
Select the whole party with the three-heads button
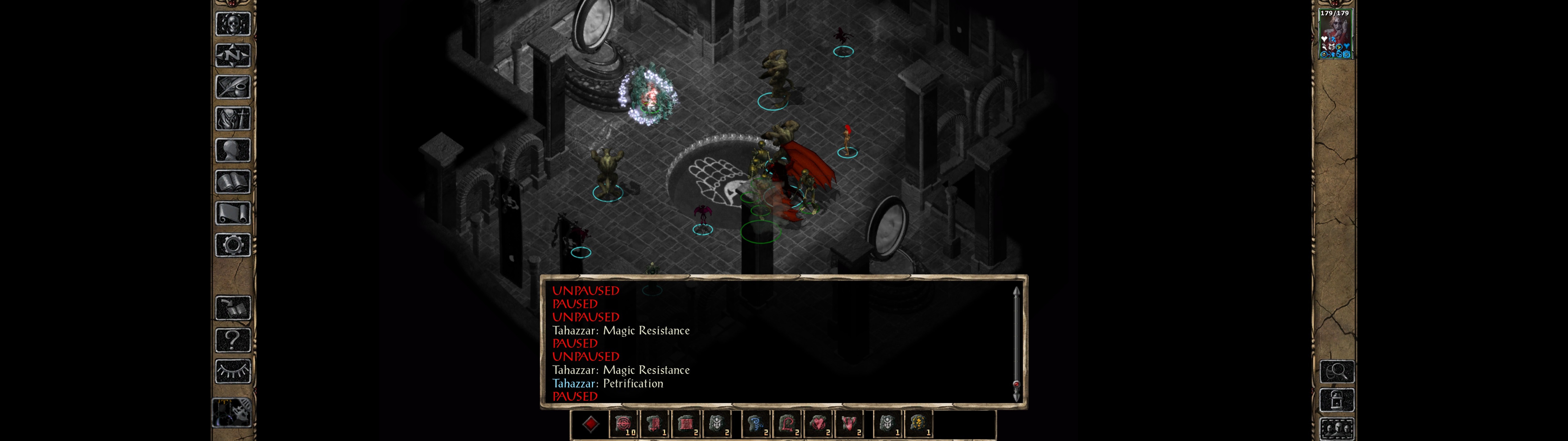point(1336,429)
